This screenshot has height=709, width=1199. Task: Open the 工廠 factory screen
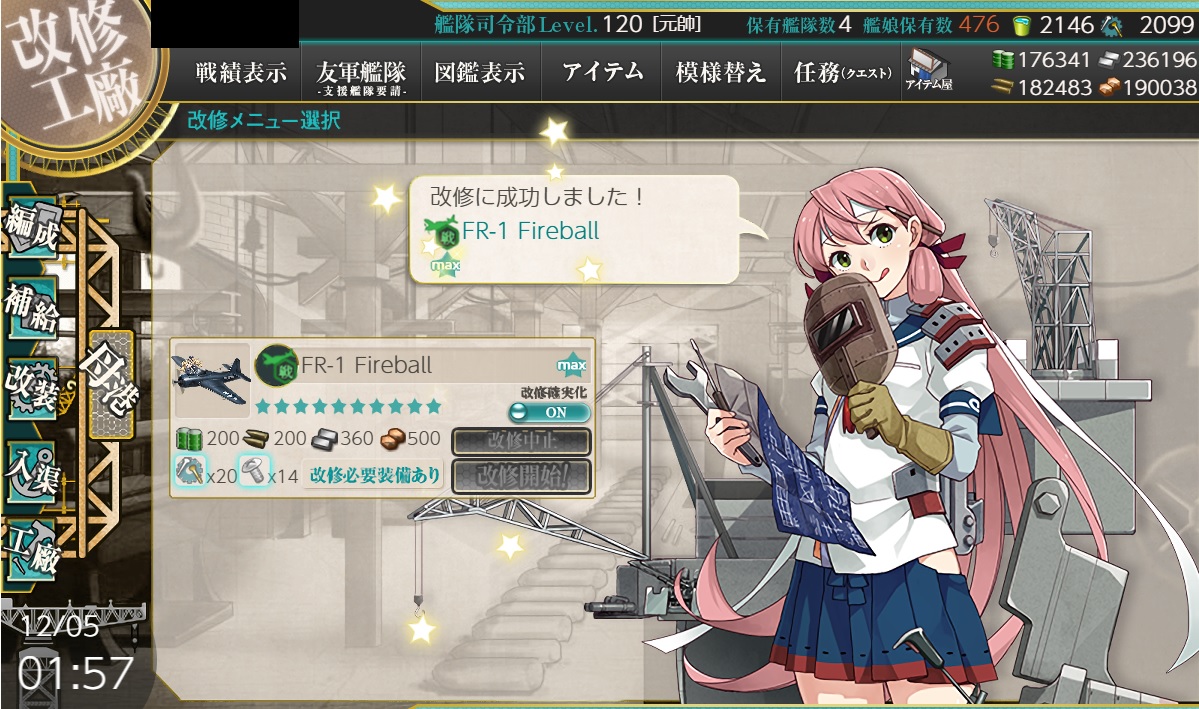[x=32, y=545]
